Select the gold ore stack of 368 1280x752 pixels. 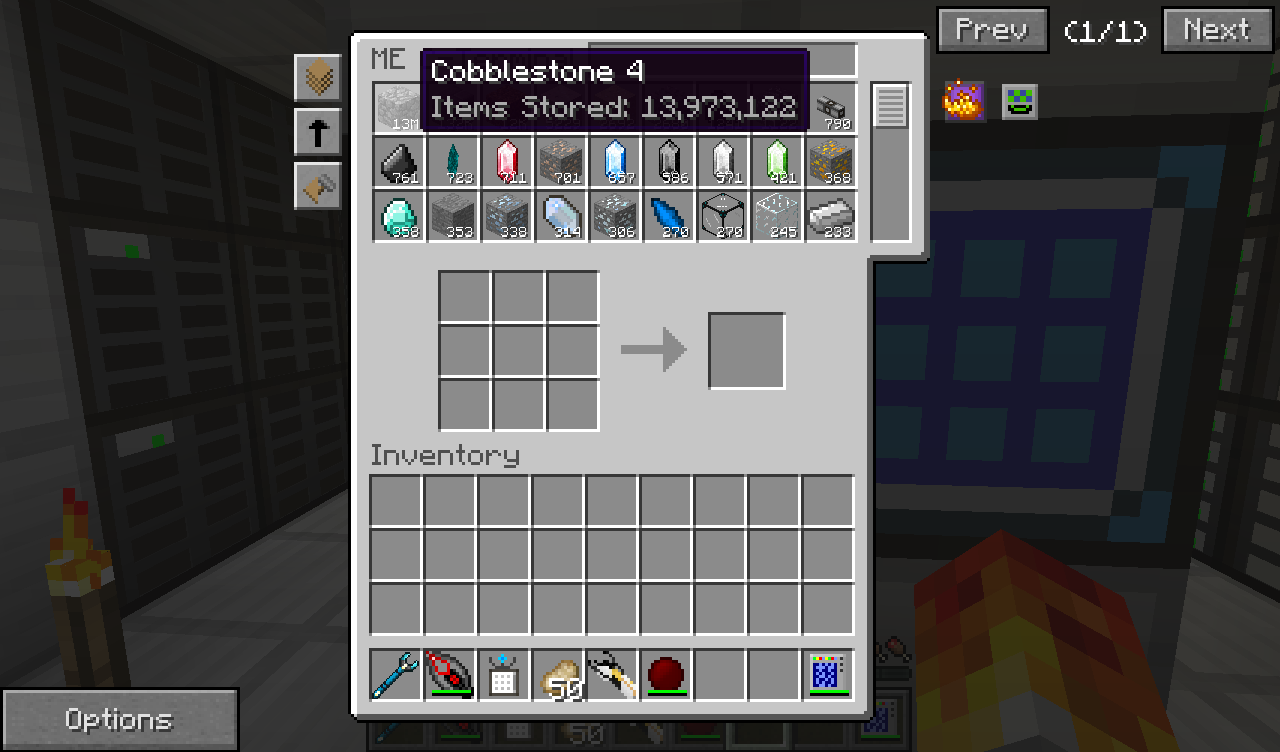[x=830, y=162]
